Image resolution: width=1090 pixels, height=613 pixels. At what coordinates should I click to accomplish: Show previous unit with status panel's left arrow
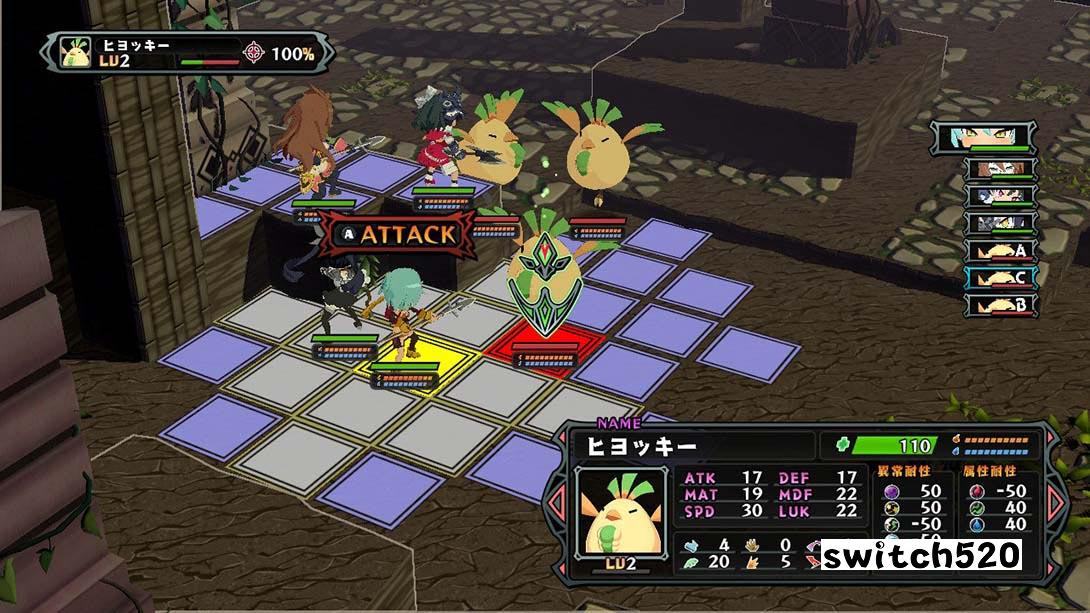click(558, 501)
